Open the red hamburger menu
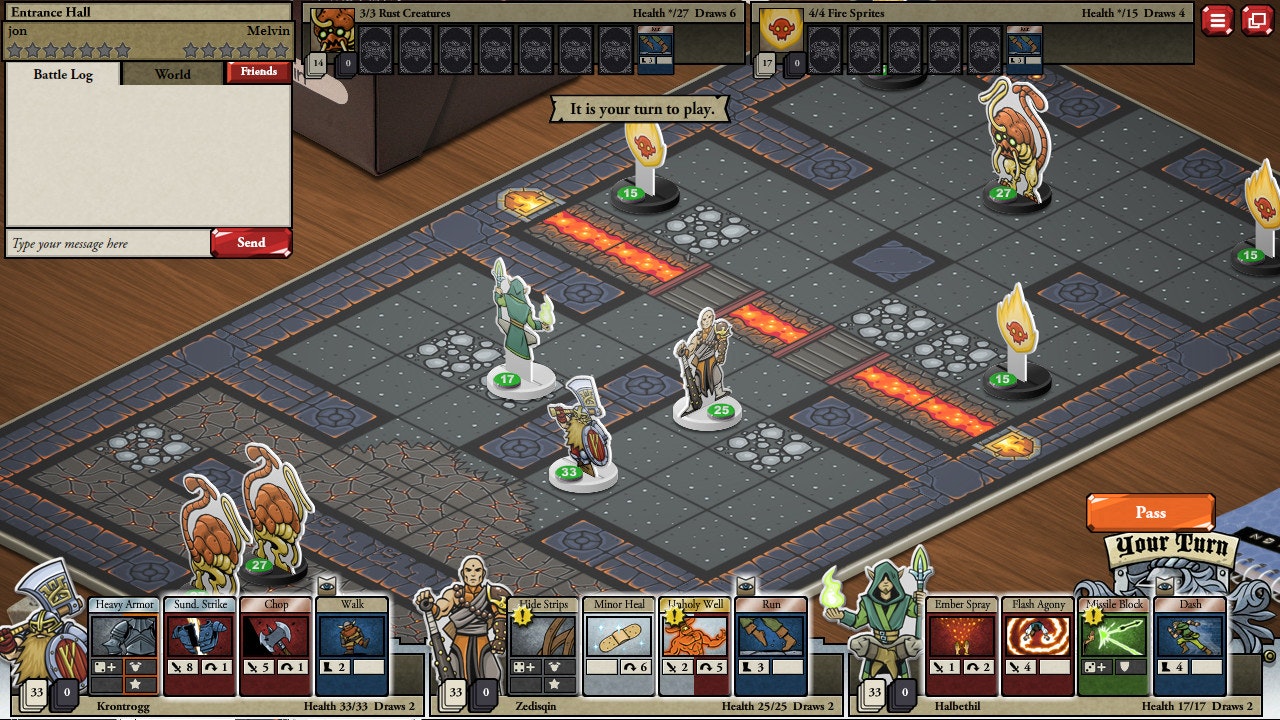 (1217, 20)
